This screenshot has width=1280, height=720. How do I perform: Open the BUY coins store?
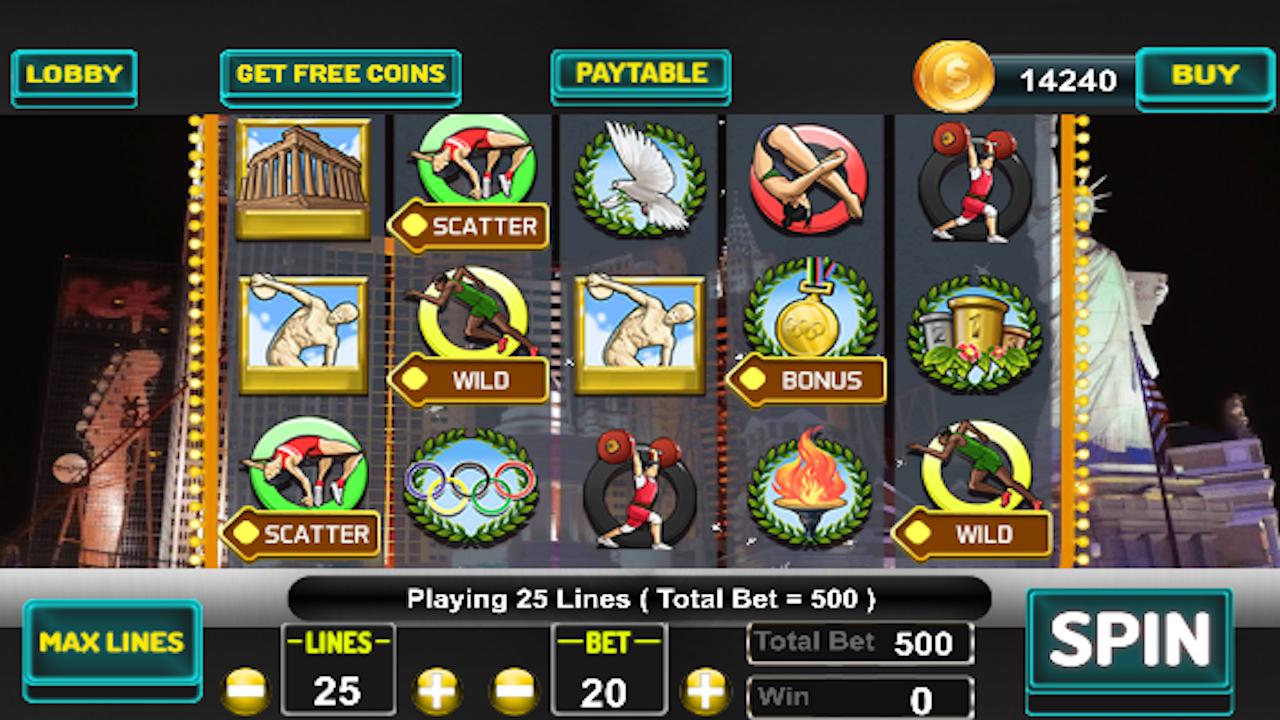[1206, 74]
